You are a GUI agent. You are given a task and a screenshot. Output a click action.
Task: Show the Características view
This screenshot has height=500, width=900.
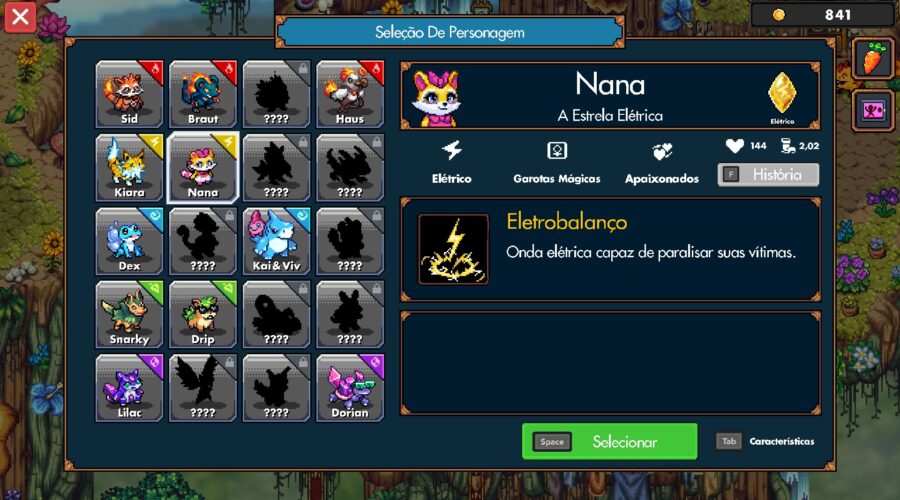click(766, 441)
